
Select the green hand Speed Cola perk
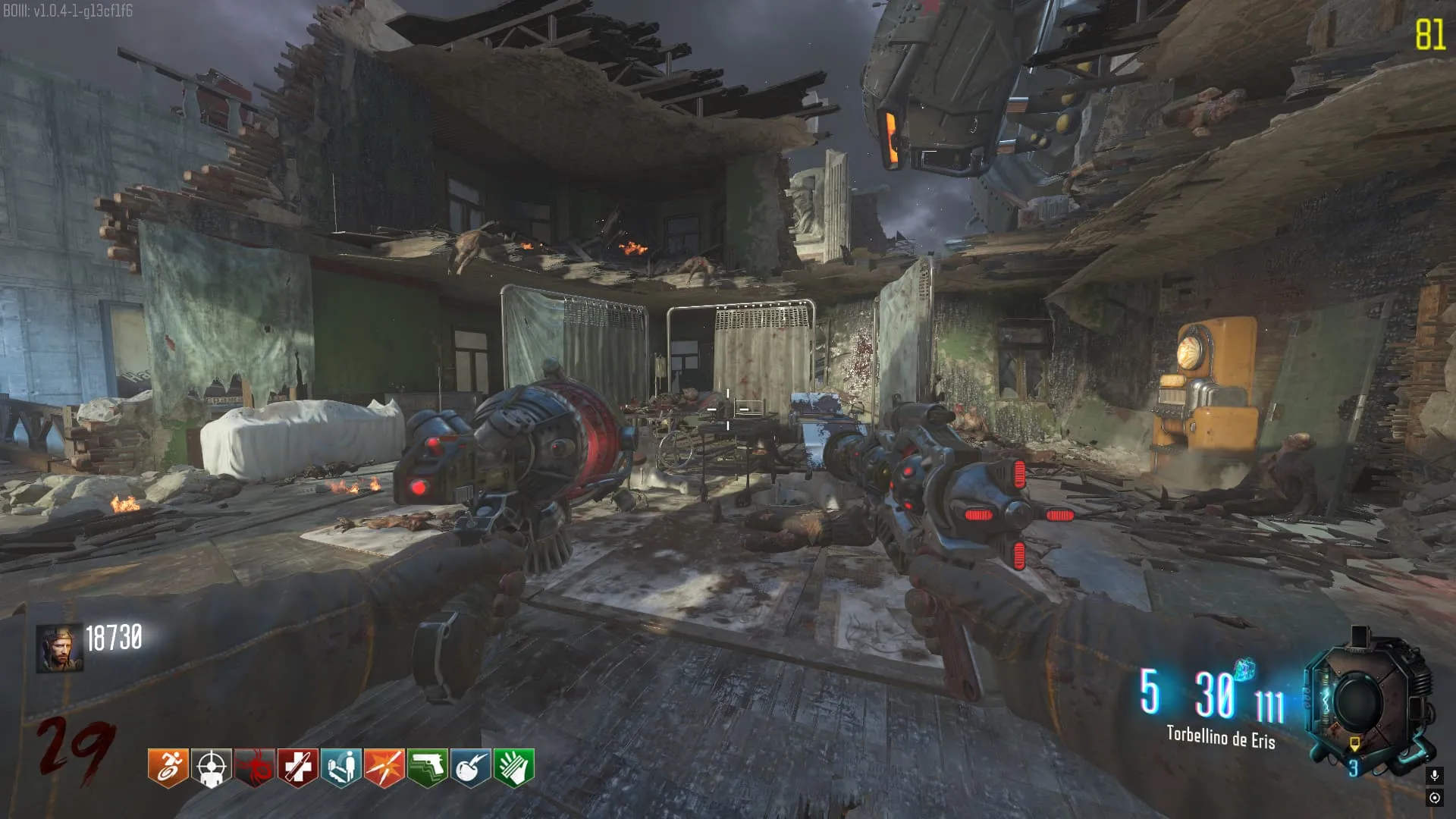point(513,767)
